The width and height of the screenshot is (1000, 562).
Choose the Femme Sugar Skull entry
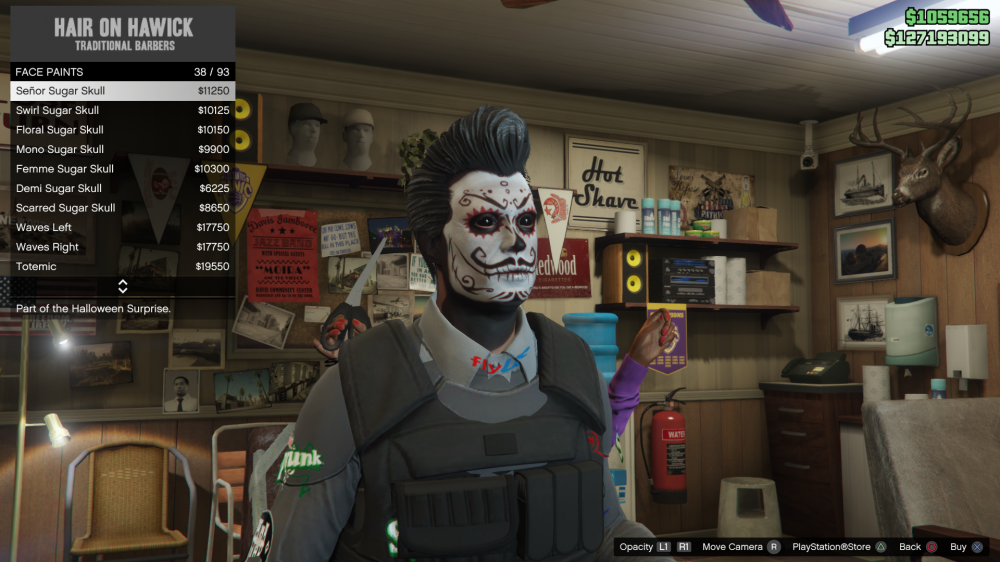pyautogui.click(x=122, y=169)
